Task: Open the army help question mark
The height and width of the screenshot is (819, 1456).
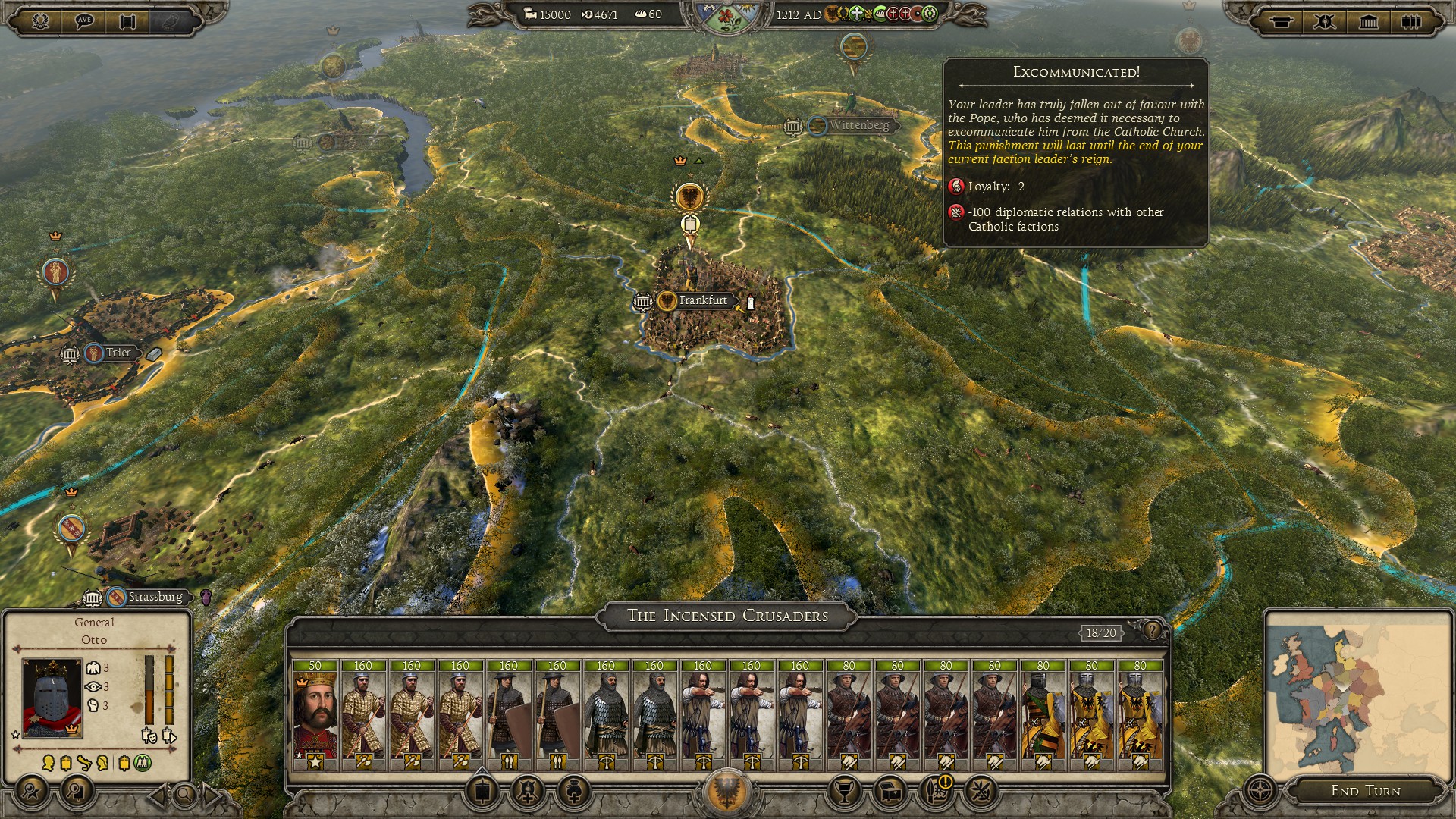Action: 1152,630
